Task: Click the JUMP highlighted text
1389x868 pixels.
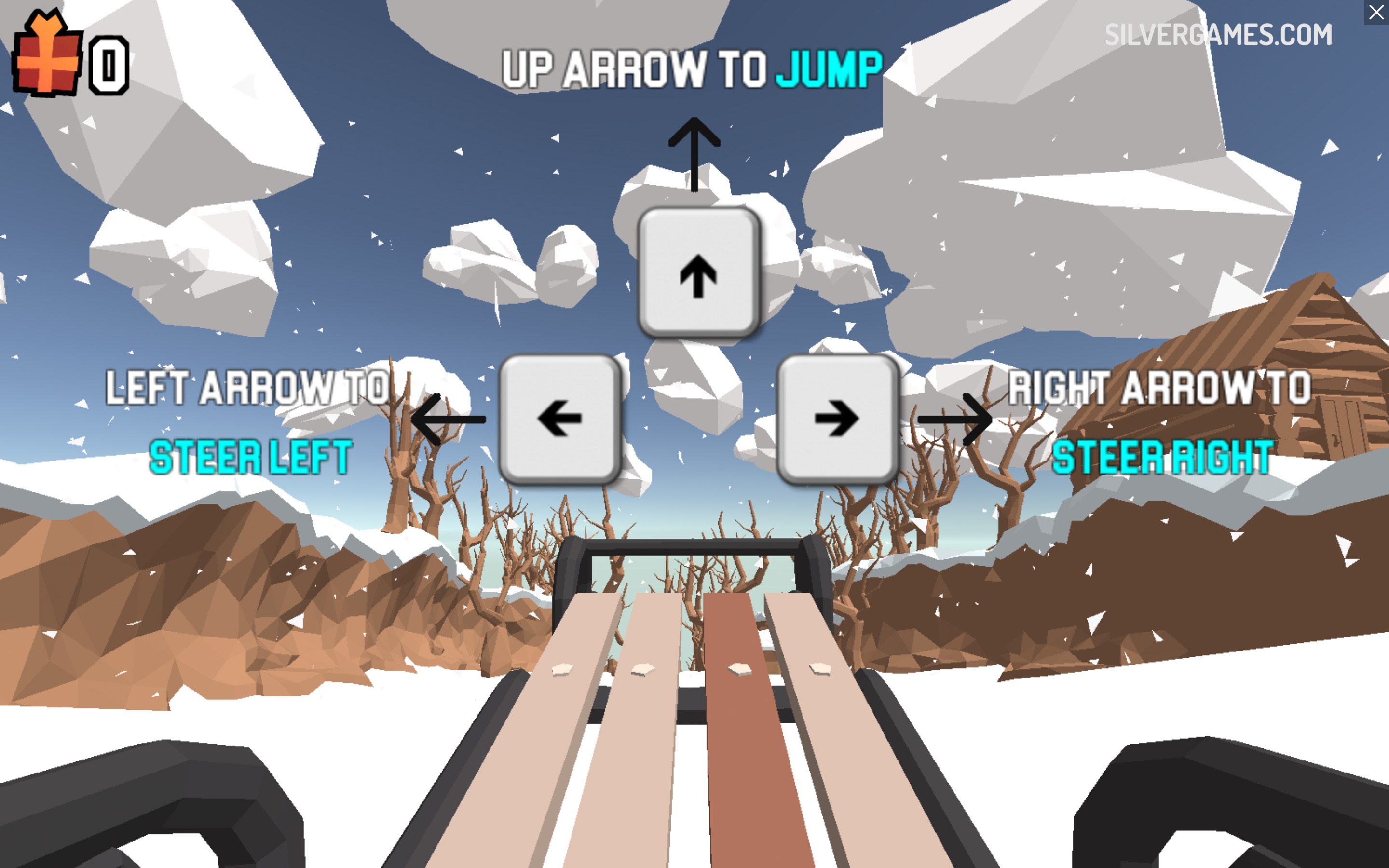Action: coord(828,69)
